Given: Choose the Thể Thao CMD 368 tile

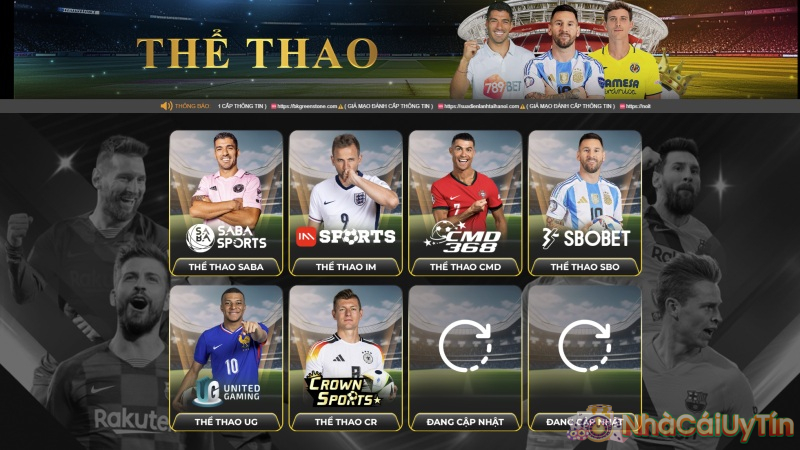Looking at the screenshot, I should pyautogui.click(x=465, y=203).
